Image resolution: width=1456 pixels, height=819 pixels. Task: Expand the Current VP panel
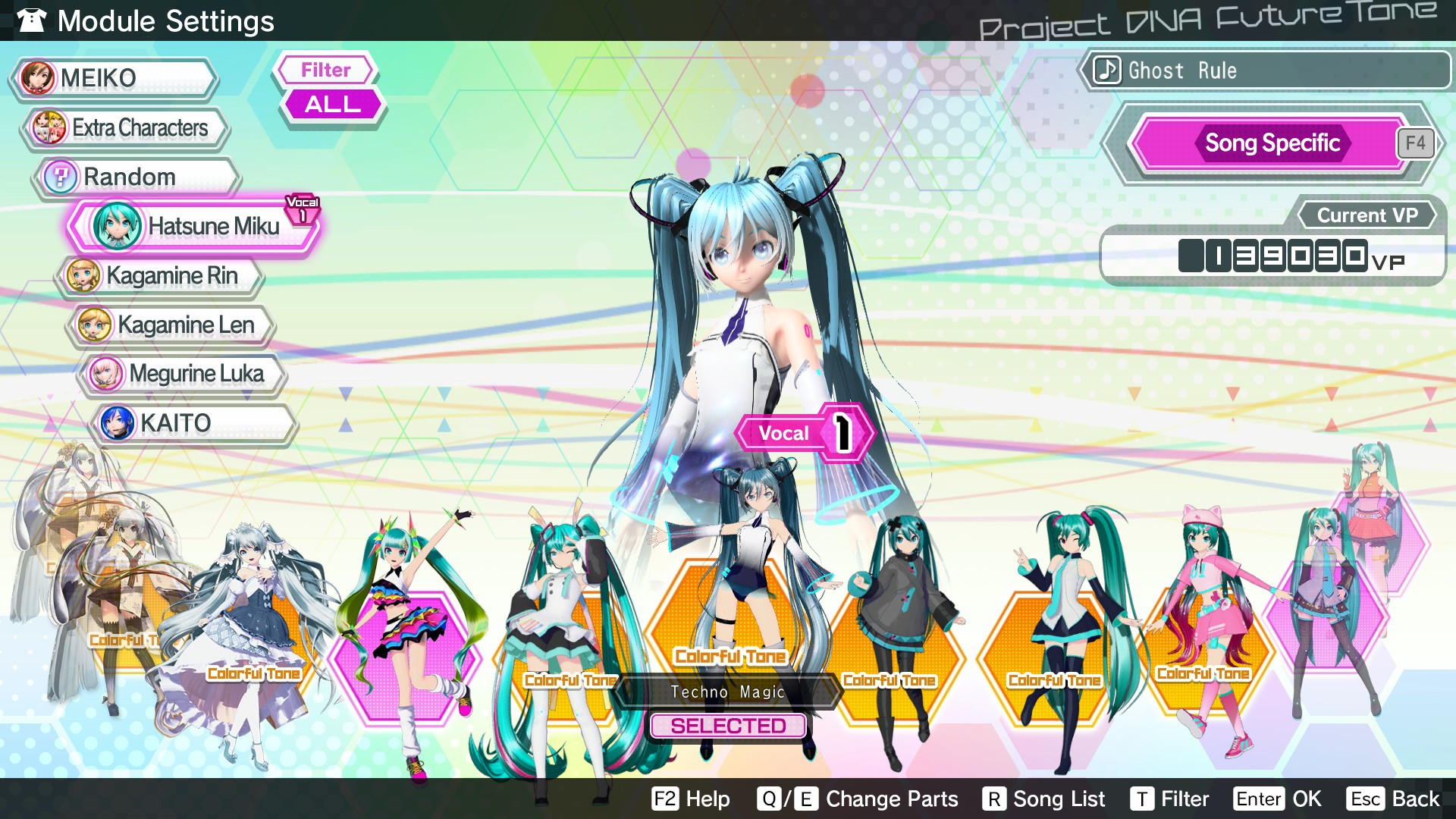click(x=1366, y=215)
